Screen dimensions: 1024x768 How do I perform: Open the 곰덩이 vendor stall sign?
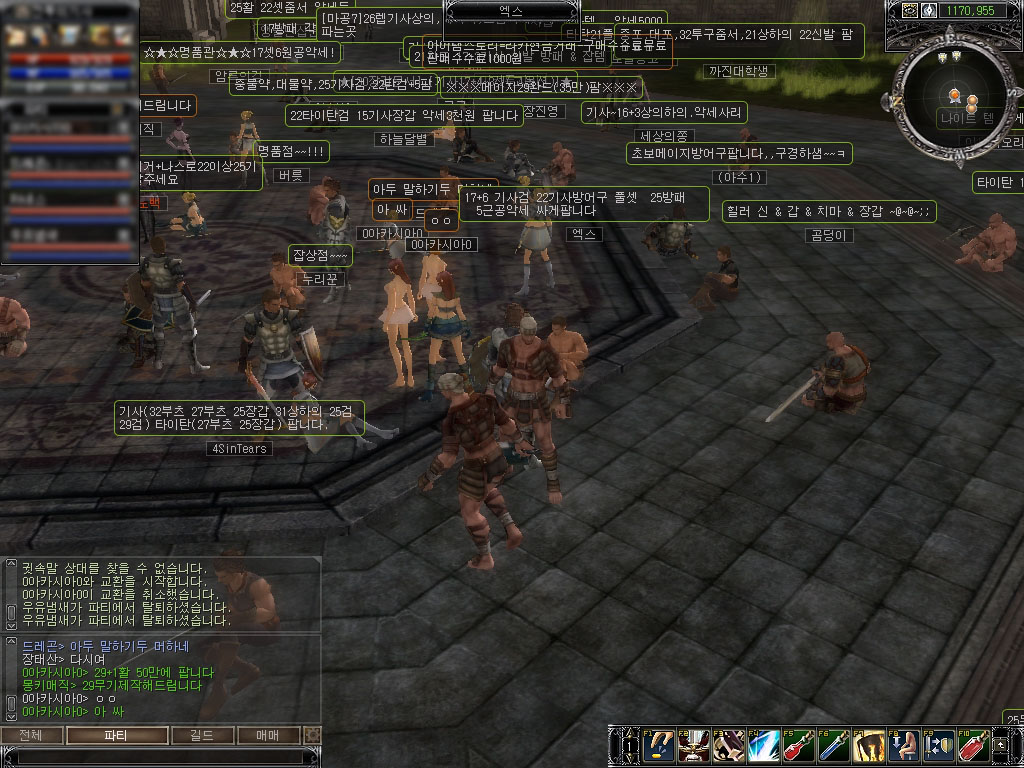(829, 235)
